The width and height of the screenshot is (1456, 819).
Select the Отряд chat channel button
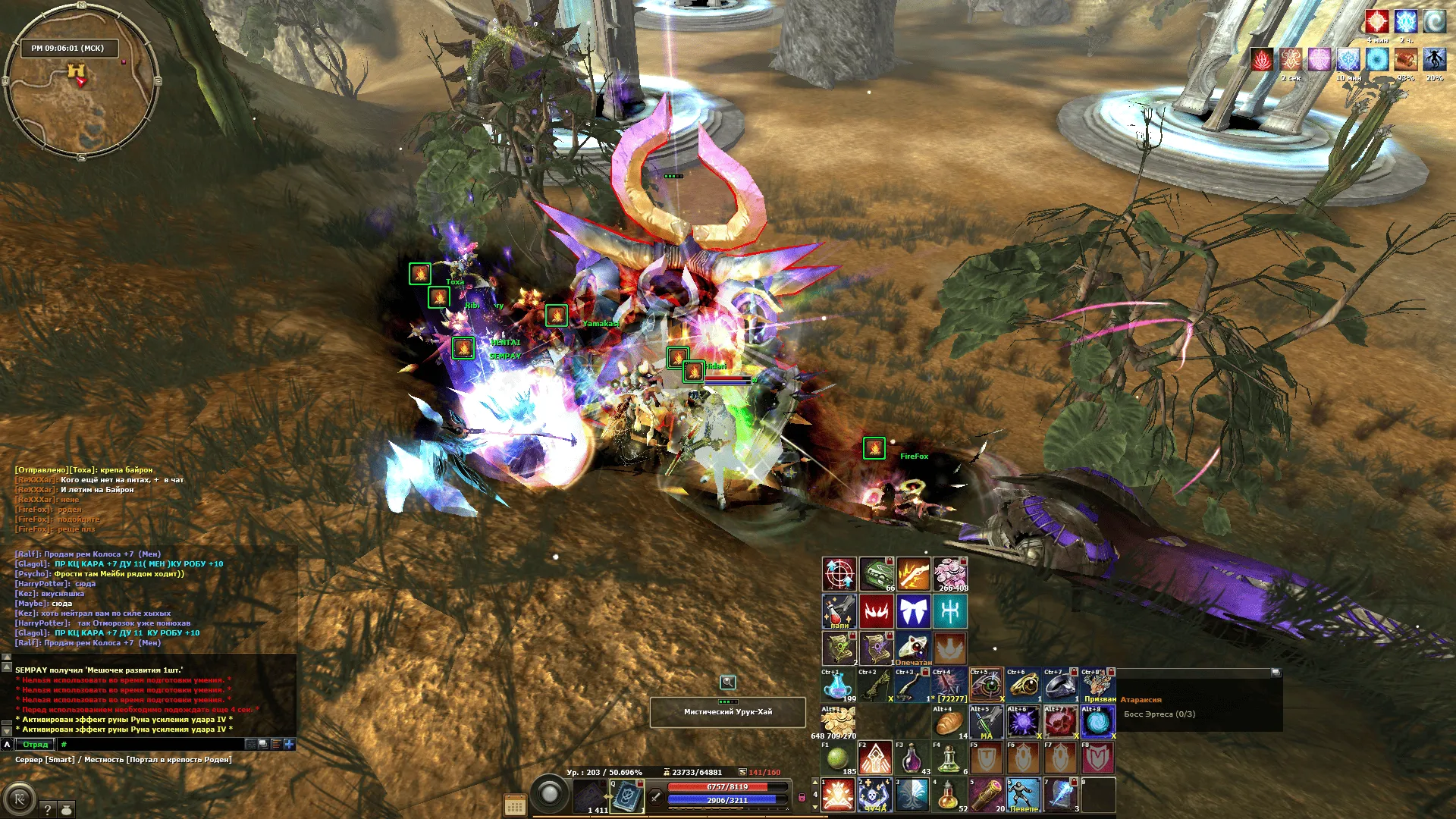[35, 745]
